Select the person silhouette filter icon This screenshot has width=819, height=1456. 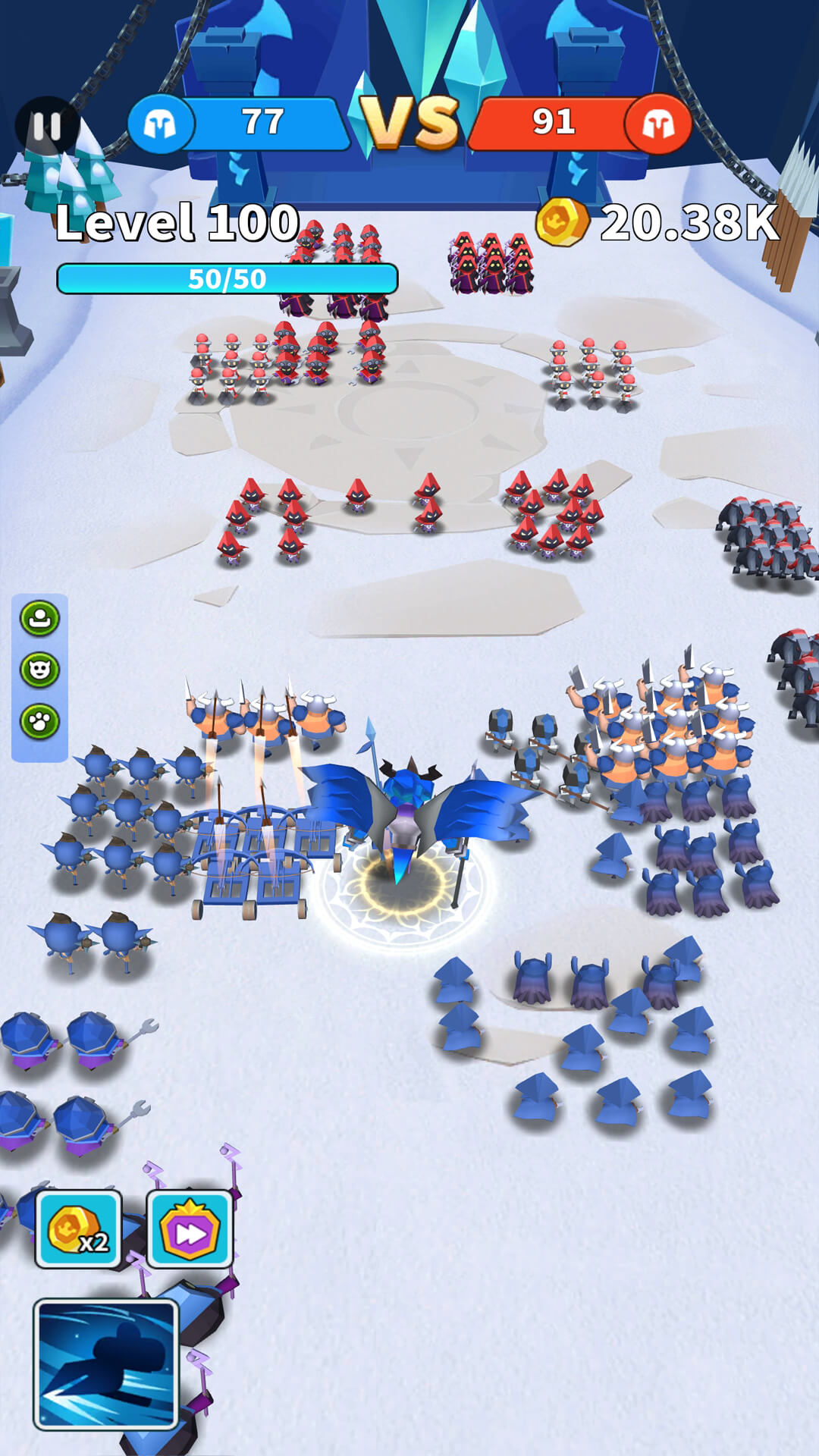coord(39,619)
